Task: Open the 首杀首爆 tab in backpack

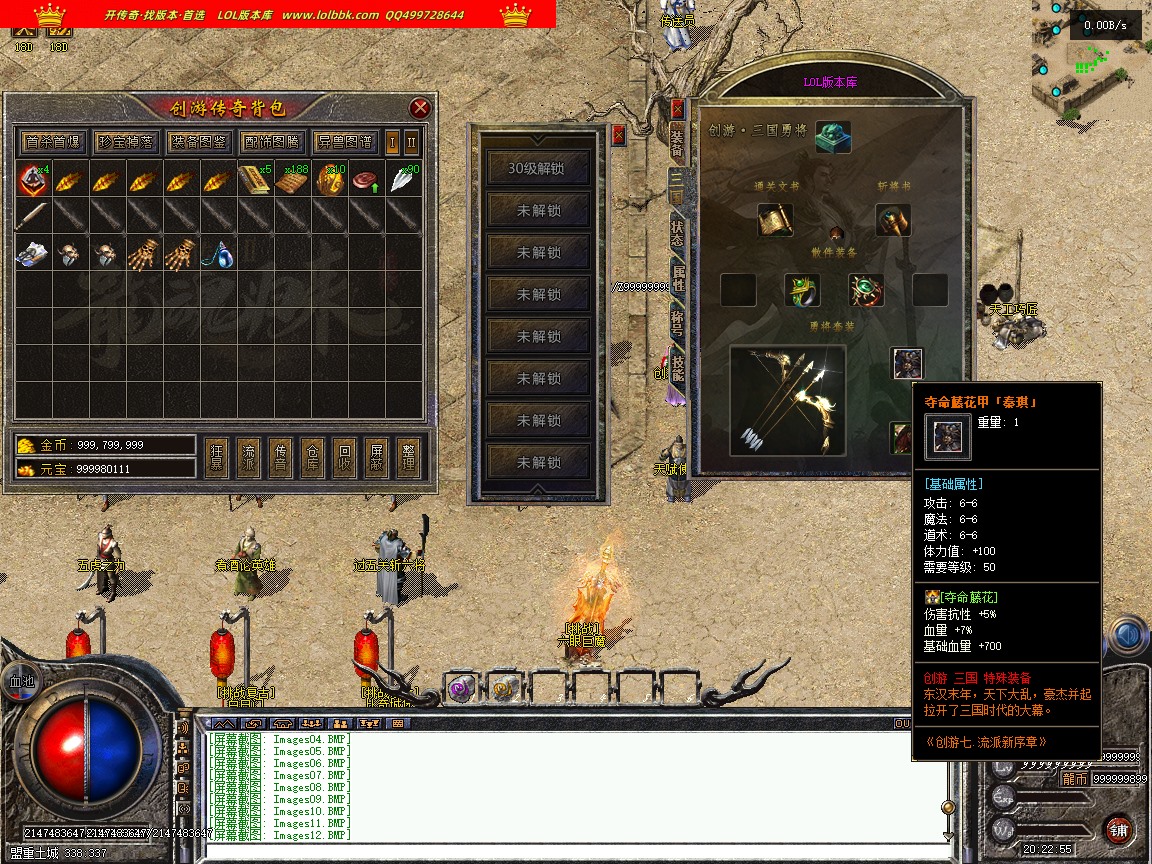Action: click(x=53, y=142)
